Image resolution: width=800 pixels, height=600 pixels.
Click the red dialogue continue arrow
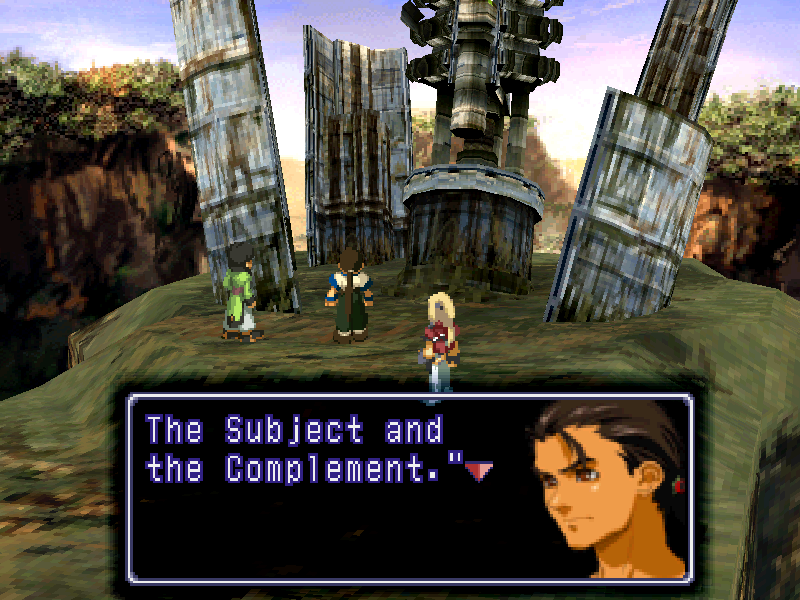[478, 471]
